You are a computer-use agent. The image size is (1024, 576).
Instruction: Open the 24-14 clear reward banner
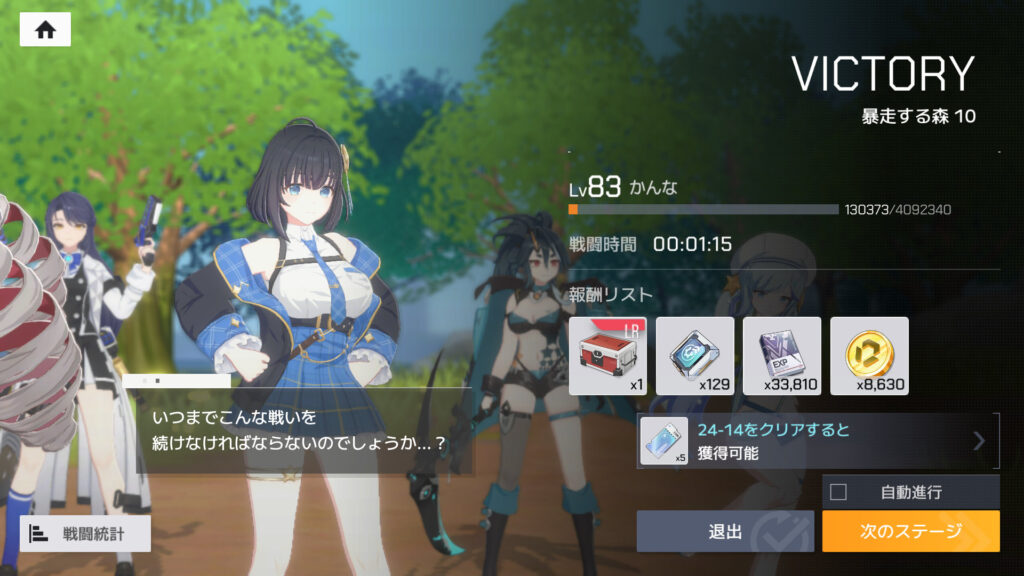(x=817, y=441)
